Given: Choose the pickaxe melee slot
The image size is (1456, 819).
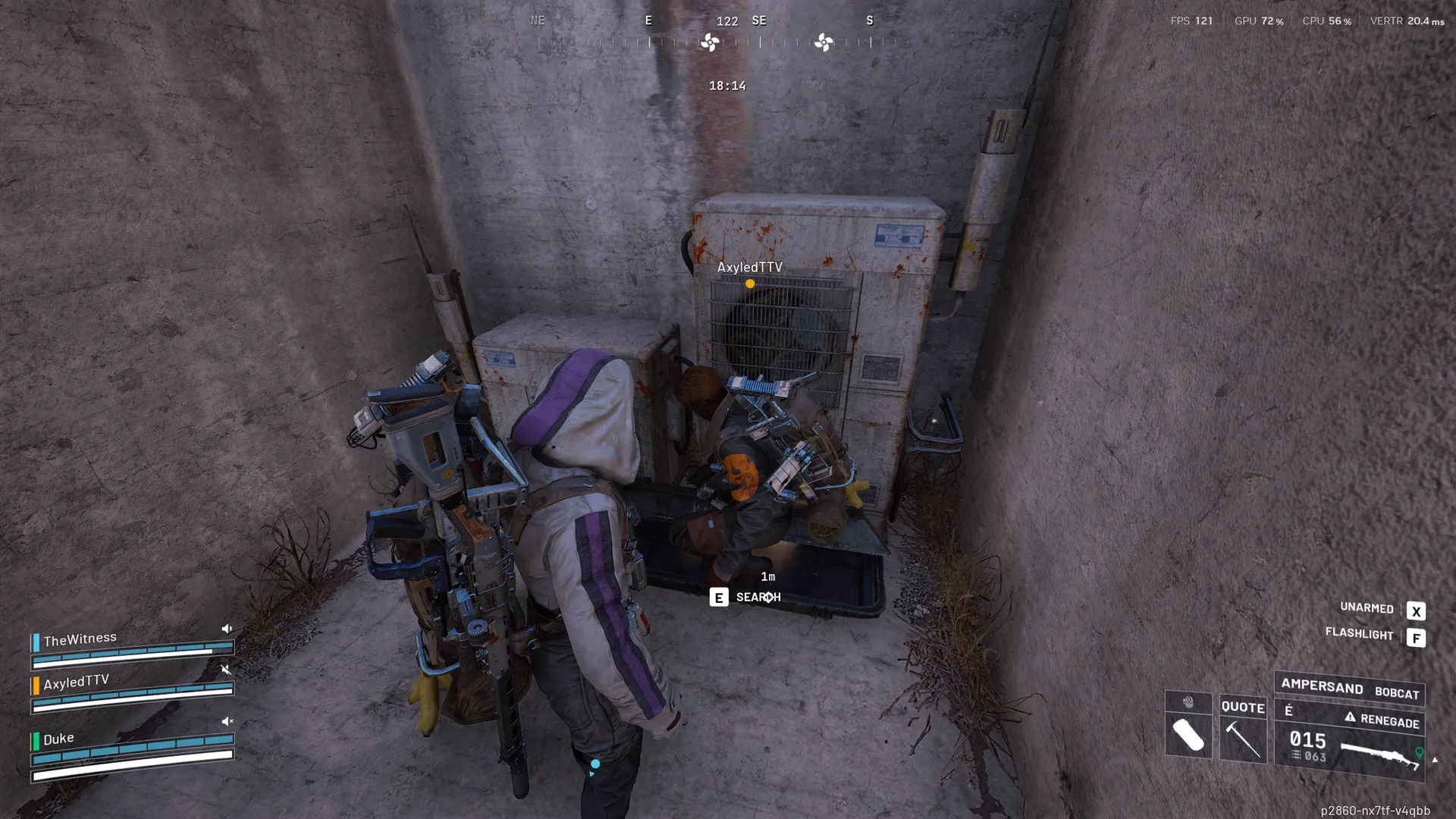Looking at the screenshot, I should [1243, 739].
